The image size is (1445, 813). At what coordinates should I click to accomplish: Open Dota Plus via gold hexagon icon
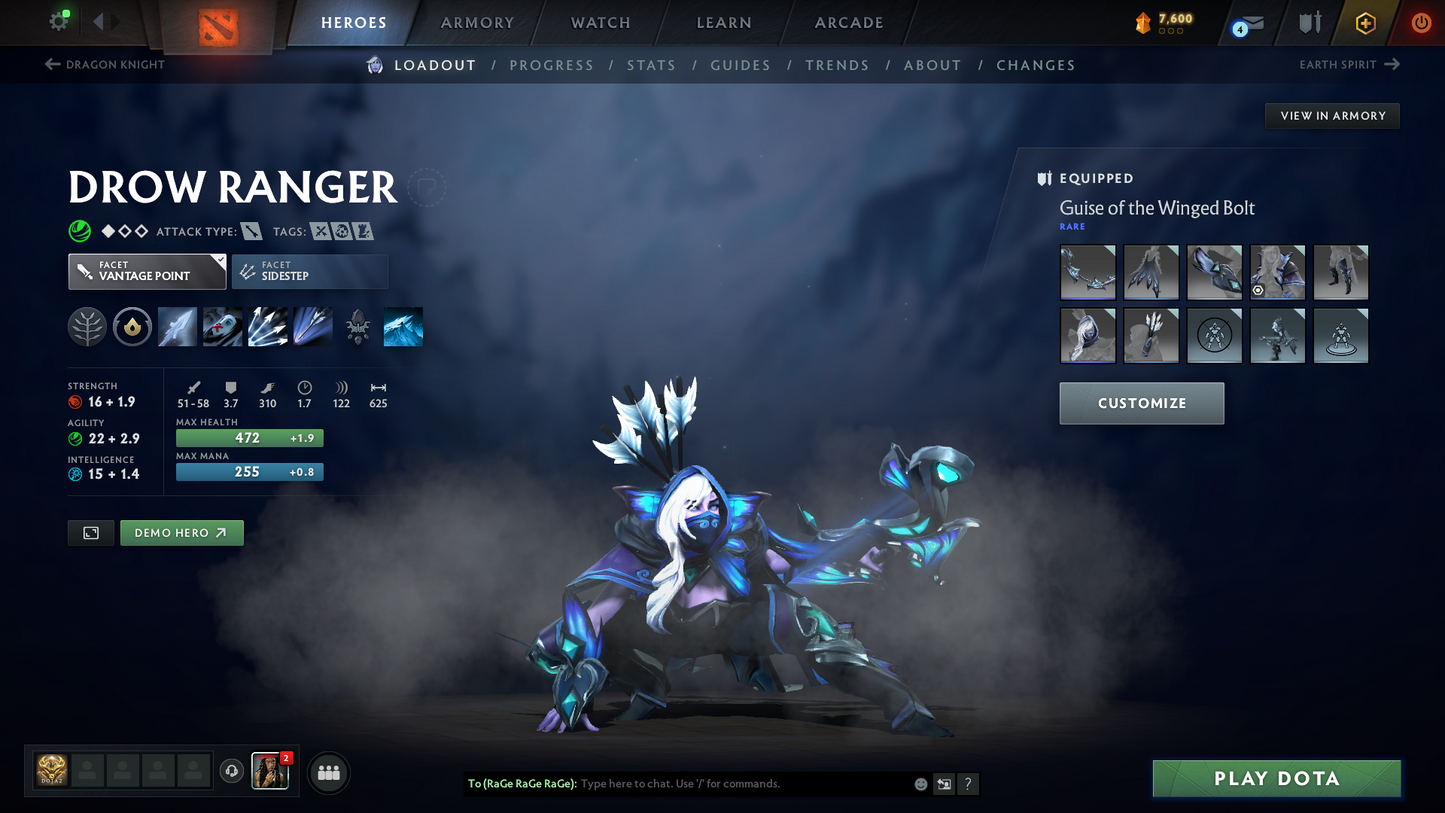tap(1365, 22)
